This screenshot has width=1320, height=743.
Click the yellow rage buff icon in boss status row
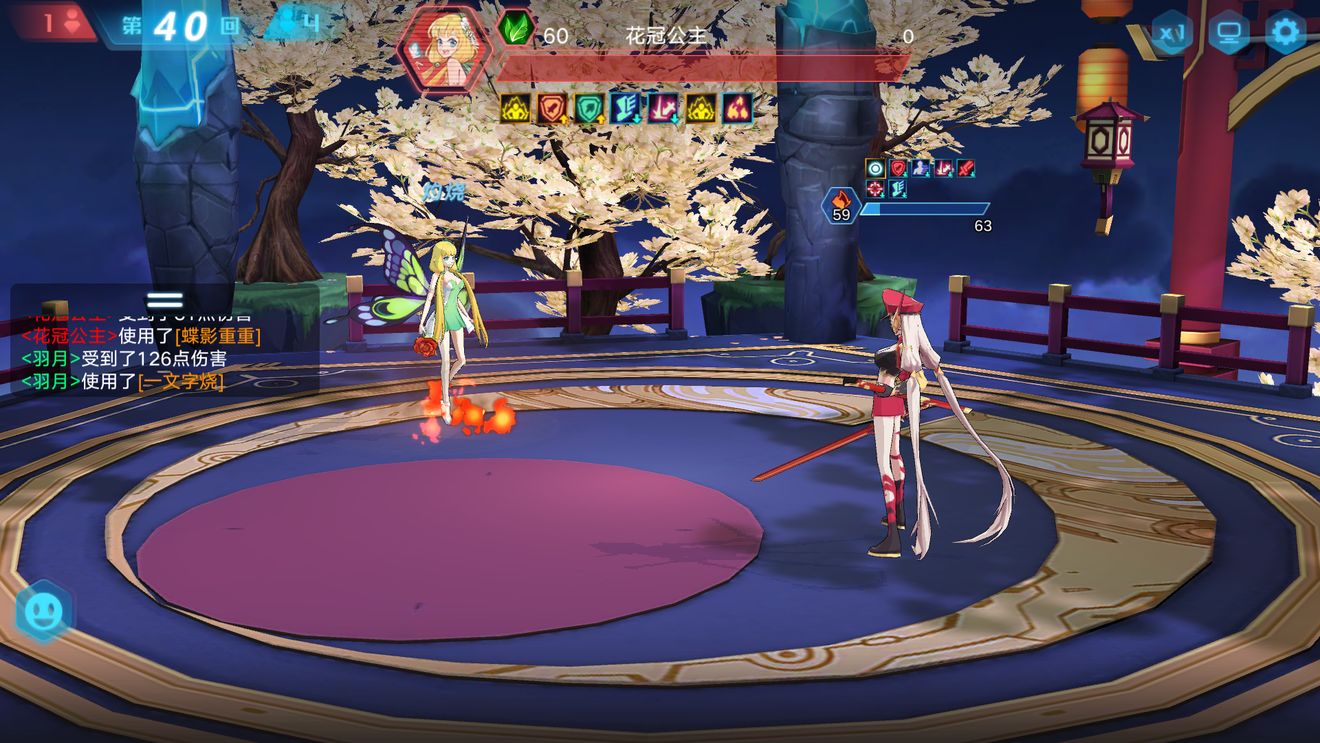tap(513, 110)
